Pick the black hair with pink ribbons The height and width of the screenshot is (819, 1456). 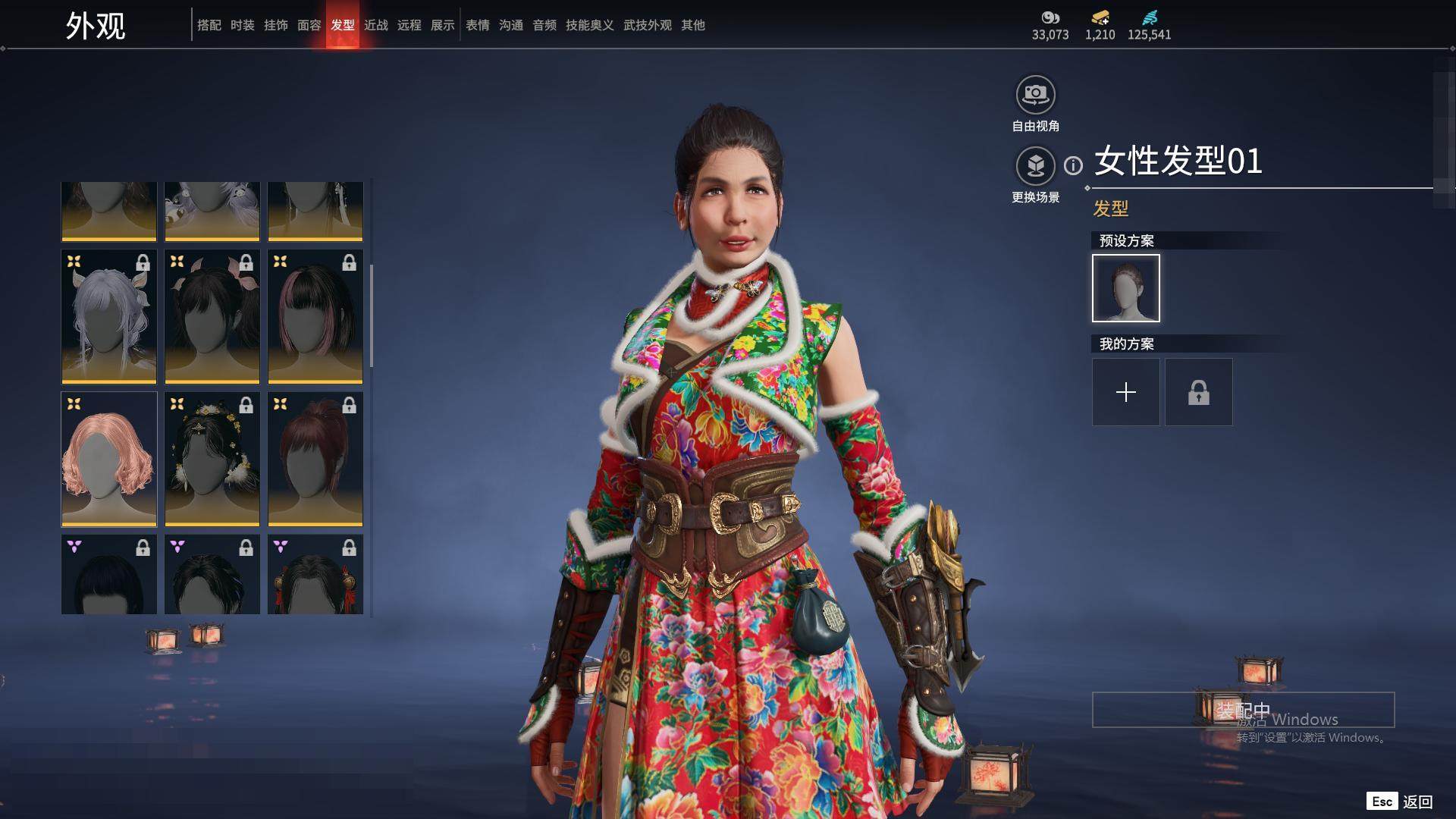(x=212, y=316)
